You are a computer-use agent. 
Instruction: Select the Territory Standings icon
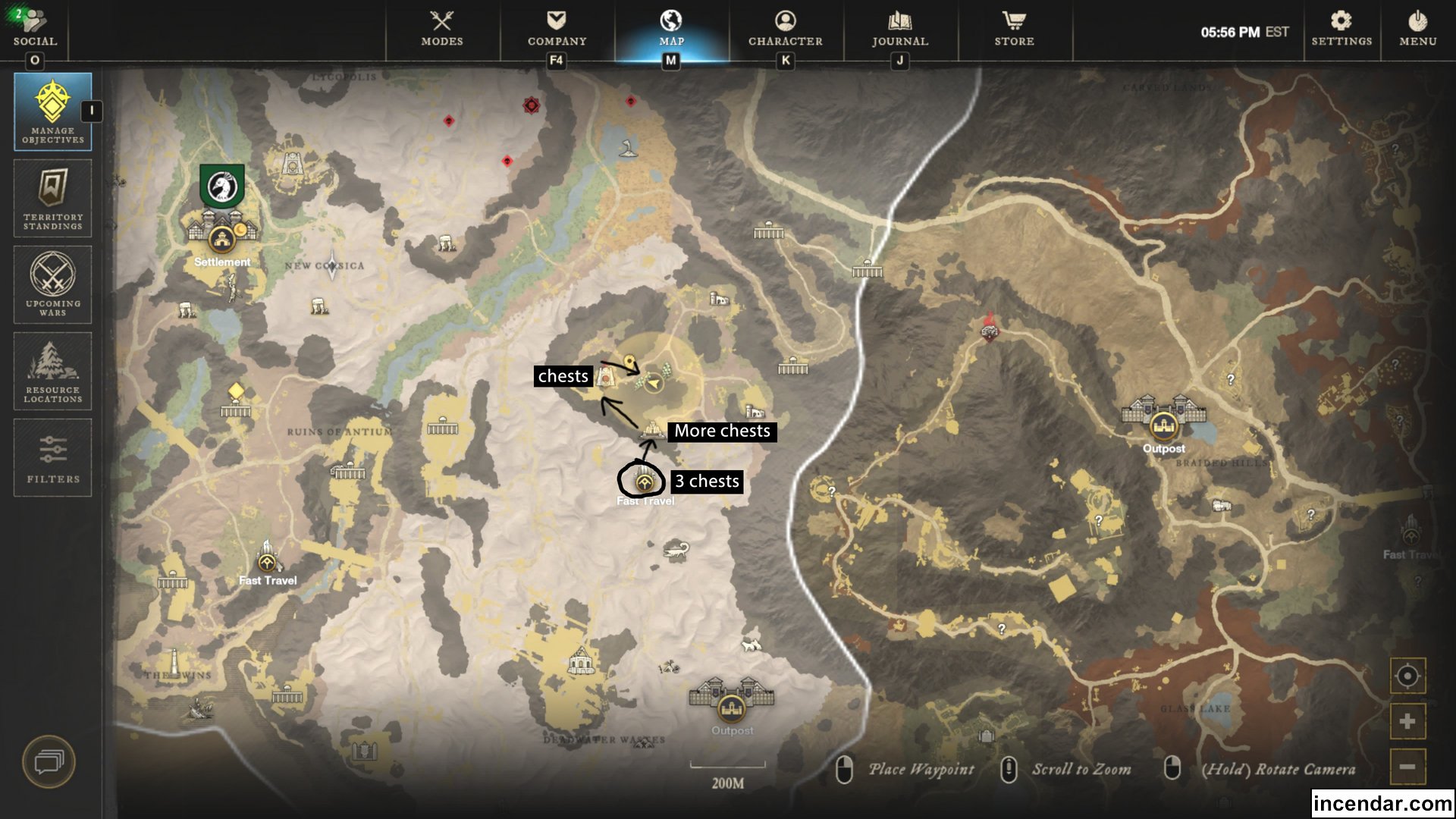click(x=52, y=198)
